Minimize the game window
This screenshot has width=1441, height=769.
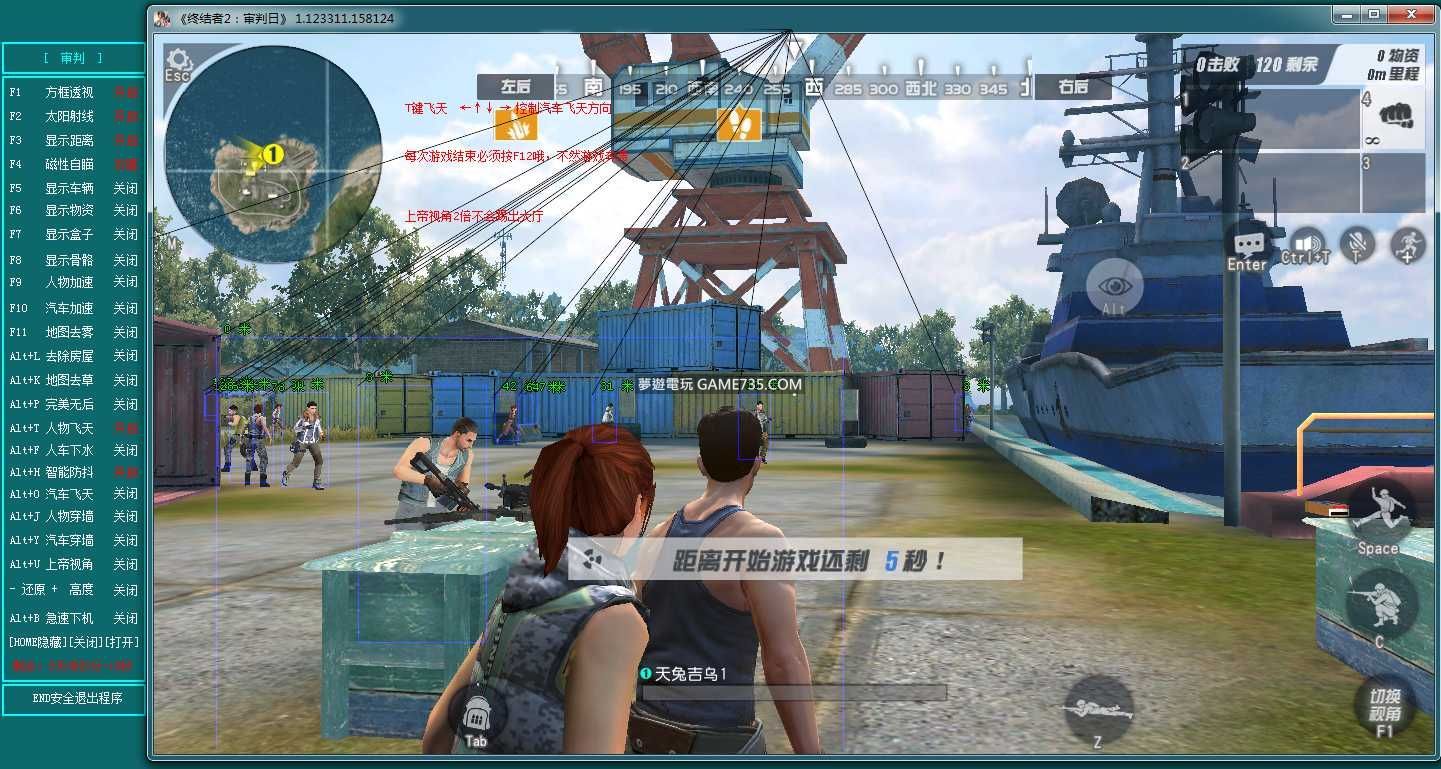[1345, 15]
